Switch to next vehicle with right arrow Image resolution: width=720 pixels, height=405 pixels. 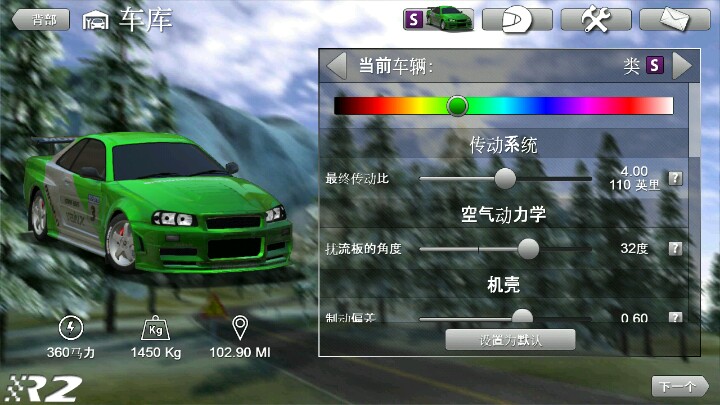pyautogui.click(x=682, y=66)
